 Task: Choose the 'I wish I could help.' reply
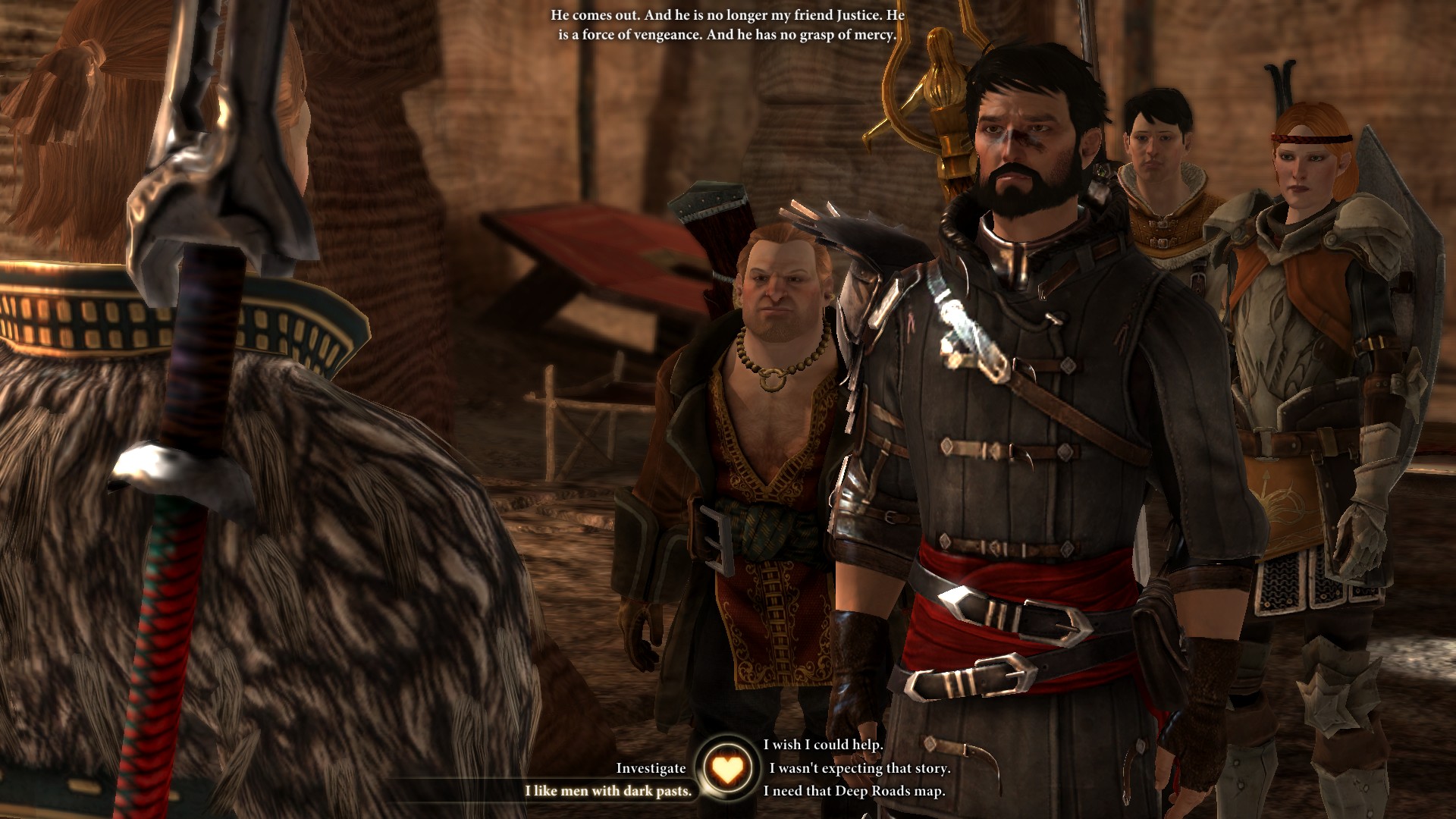pyautogui.click(x=823, y=745)
